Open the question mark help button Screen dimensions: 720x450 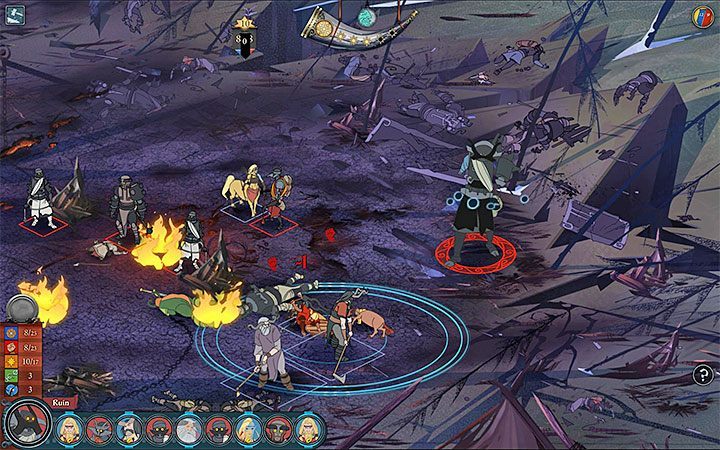(703, 375)
